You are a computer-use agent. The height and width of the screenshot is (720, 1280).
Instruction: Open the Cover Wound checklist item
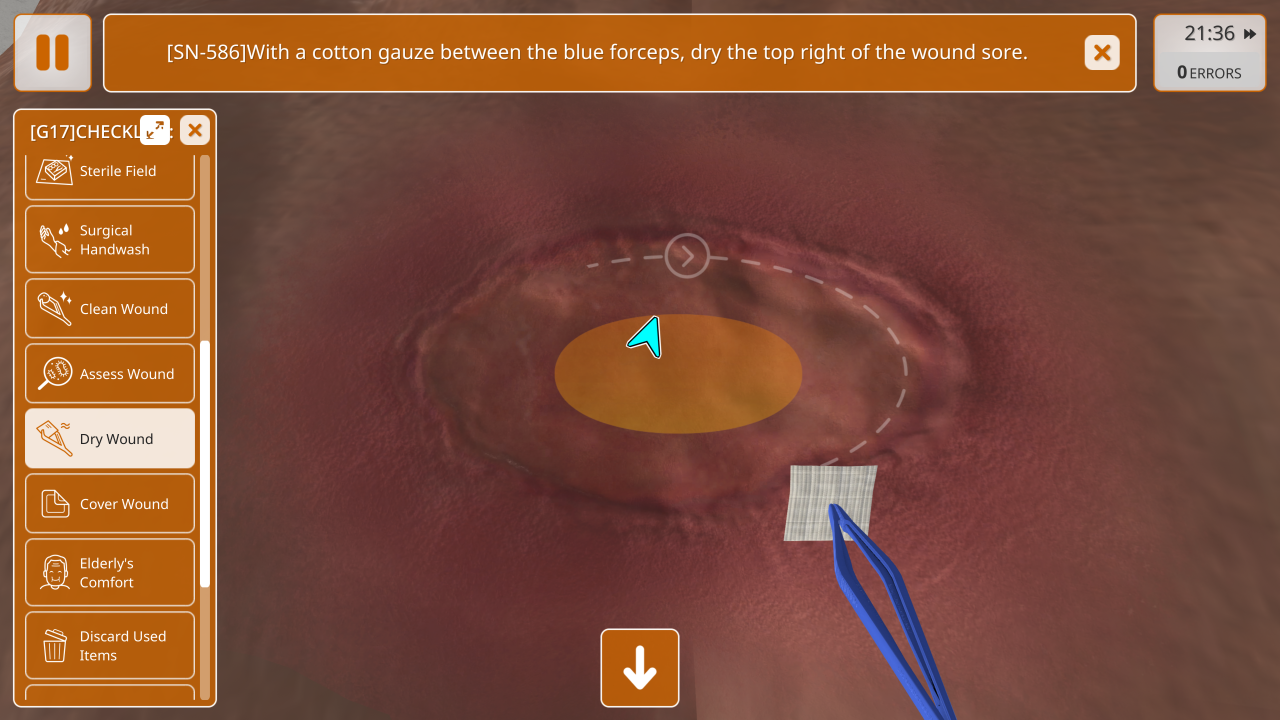pos(110,504)
